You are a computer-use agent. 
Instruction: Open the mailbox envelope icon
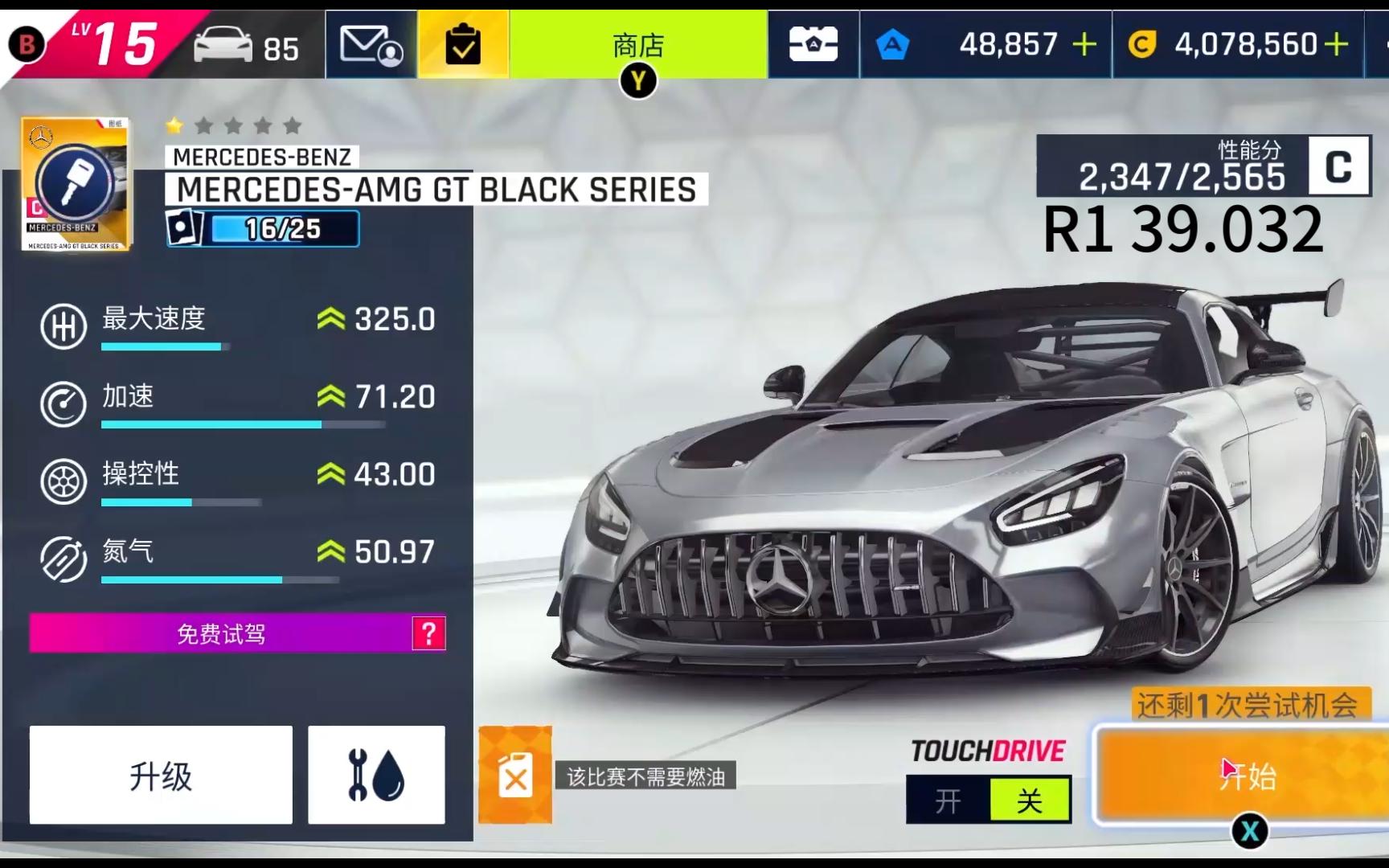(x=371, y=45)
